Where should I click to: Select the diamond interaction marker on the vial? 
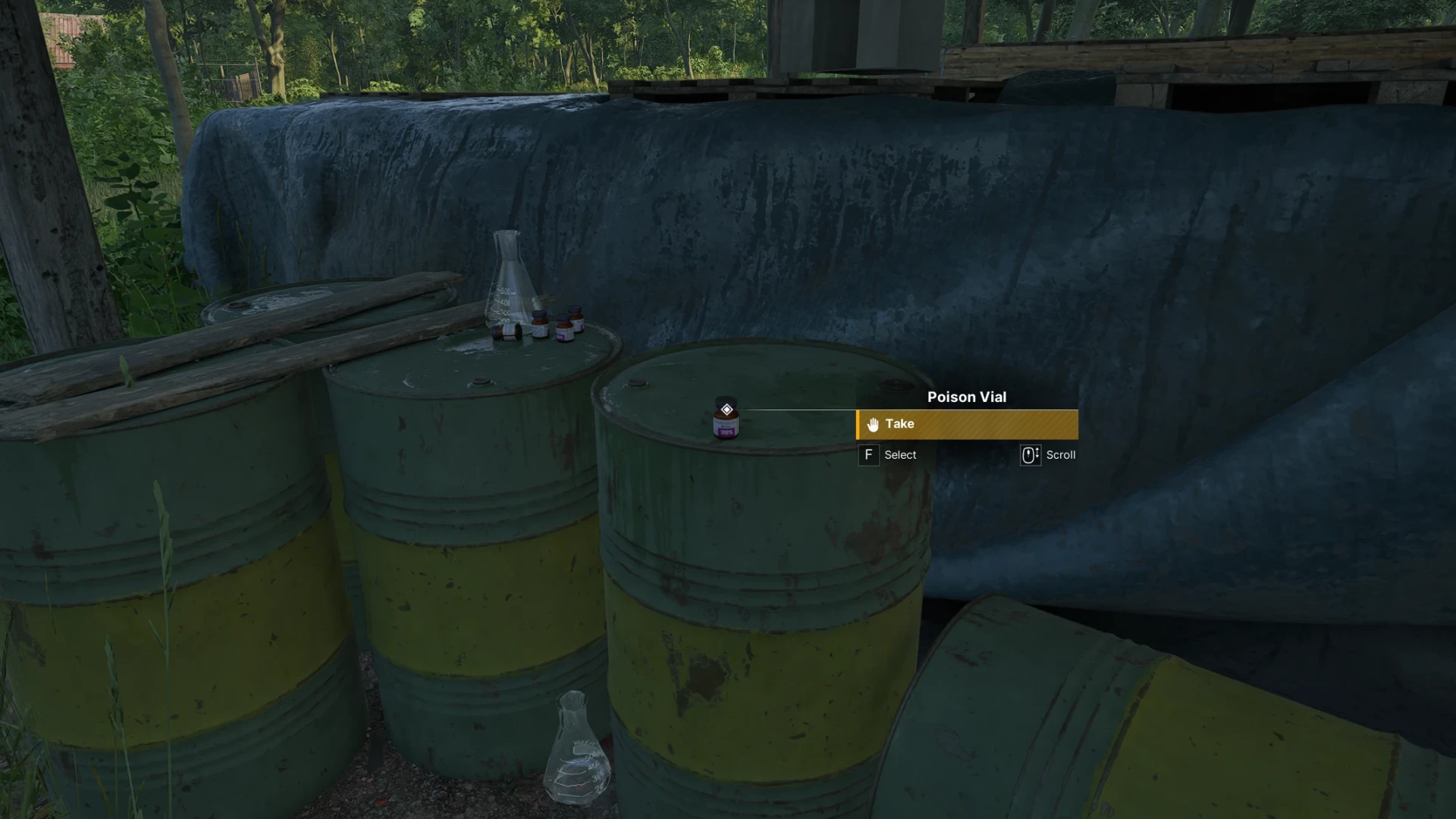(726, 409)
